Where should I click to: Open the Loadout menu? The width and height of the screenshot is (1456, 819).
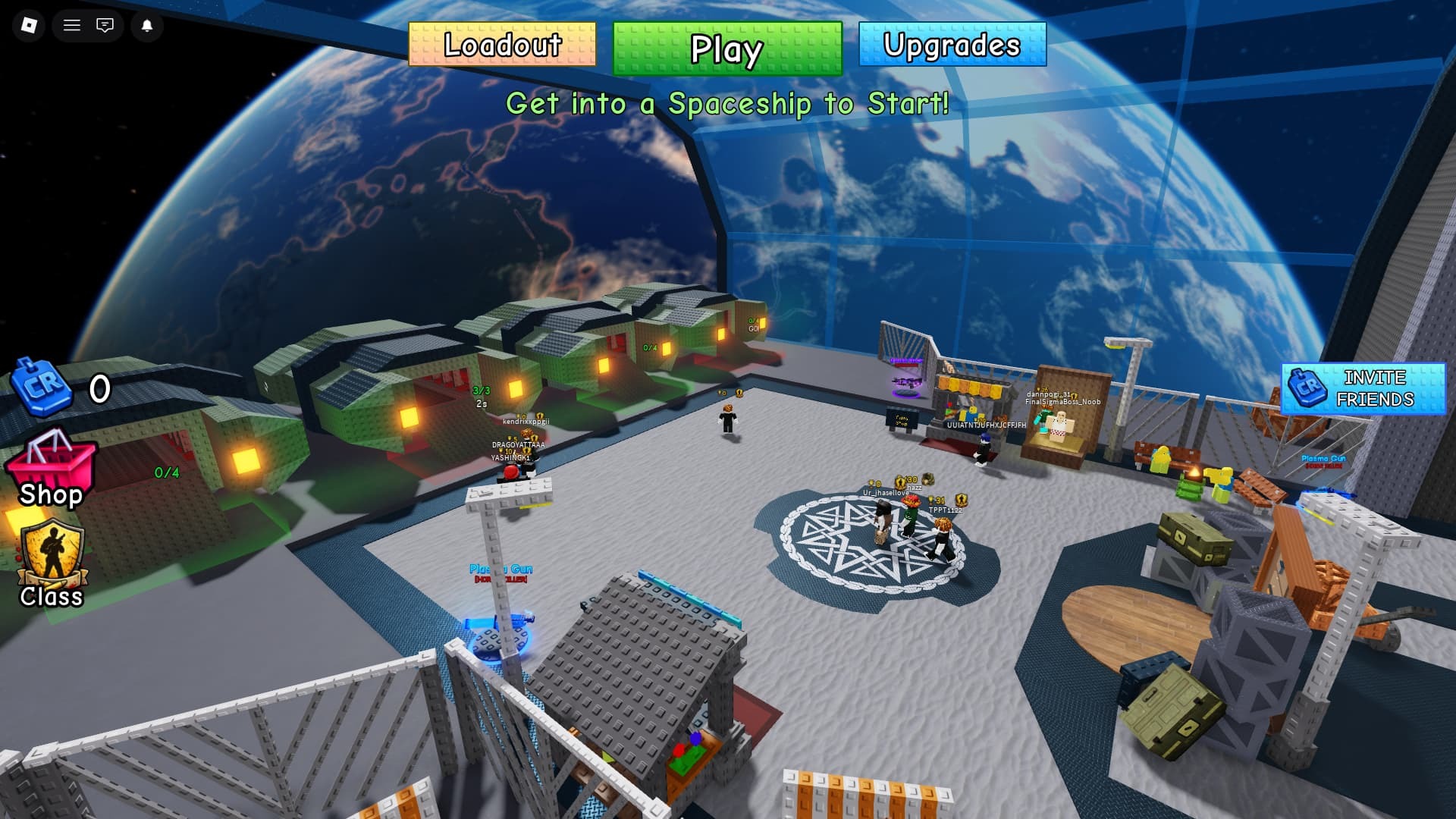pyautogui.click(x=502, y=45)
